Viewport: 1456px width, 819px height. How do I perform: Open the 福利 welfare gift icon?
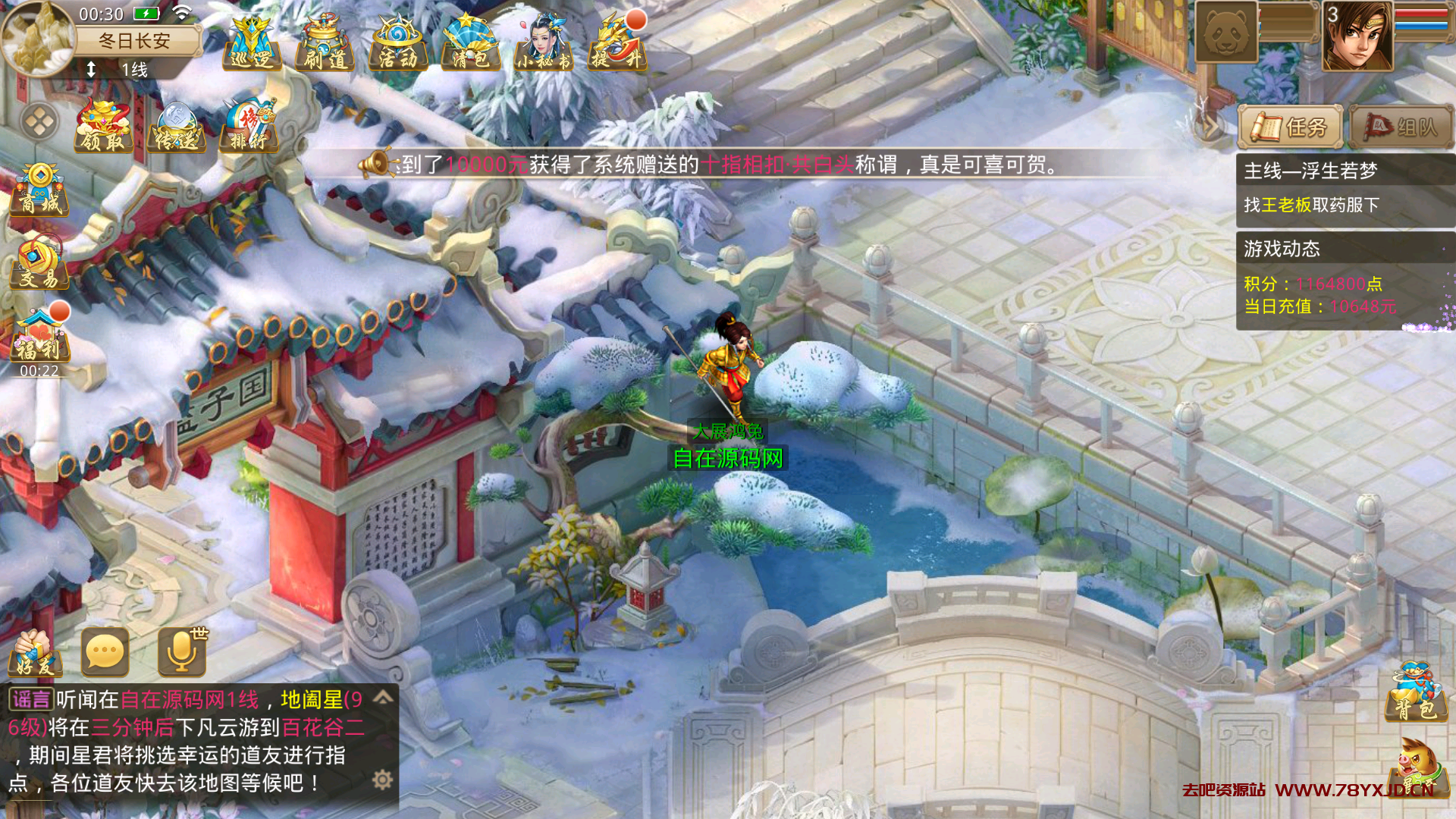click(x=39, y=335)
